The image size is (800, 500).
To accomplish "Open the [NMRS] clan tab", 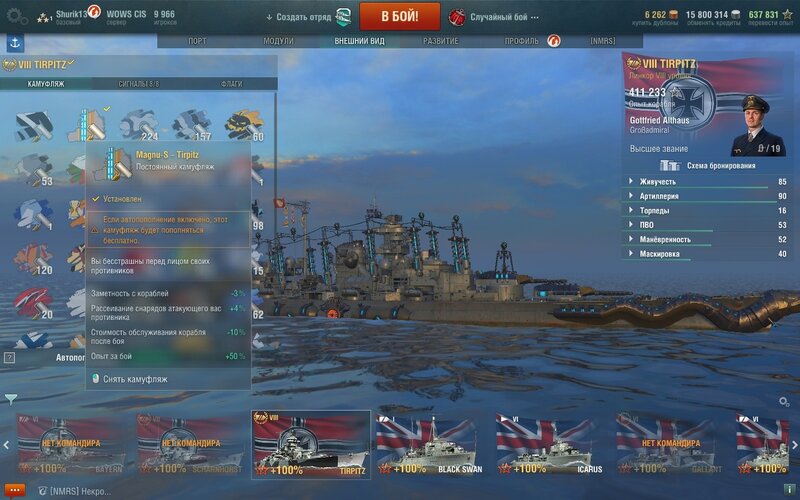I will pyautogui.click(x=602, y=41).
